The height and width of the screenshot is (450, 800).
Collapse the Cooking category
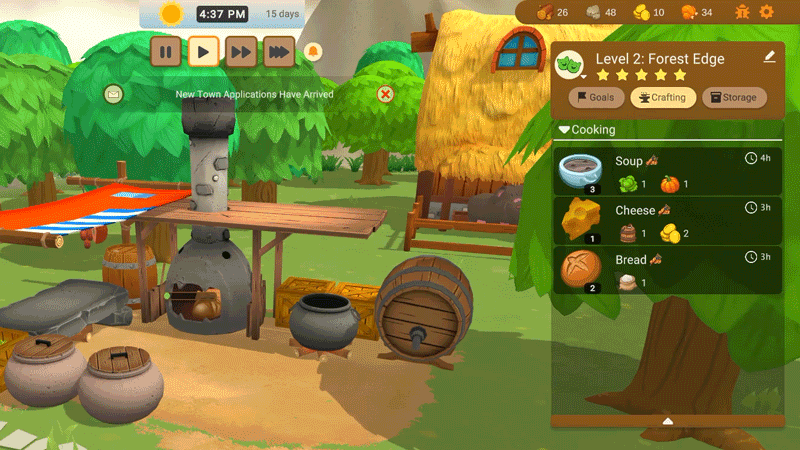tap(564, 130)
